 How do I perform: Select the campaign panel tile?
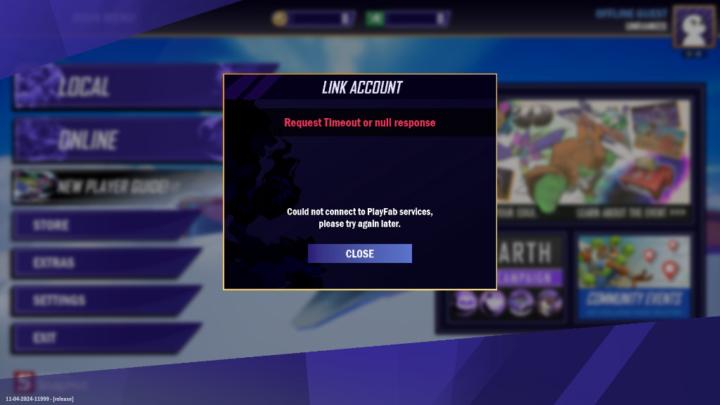coord(530,277)
